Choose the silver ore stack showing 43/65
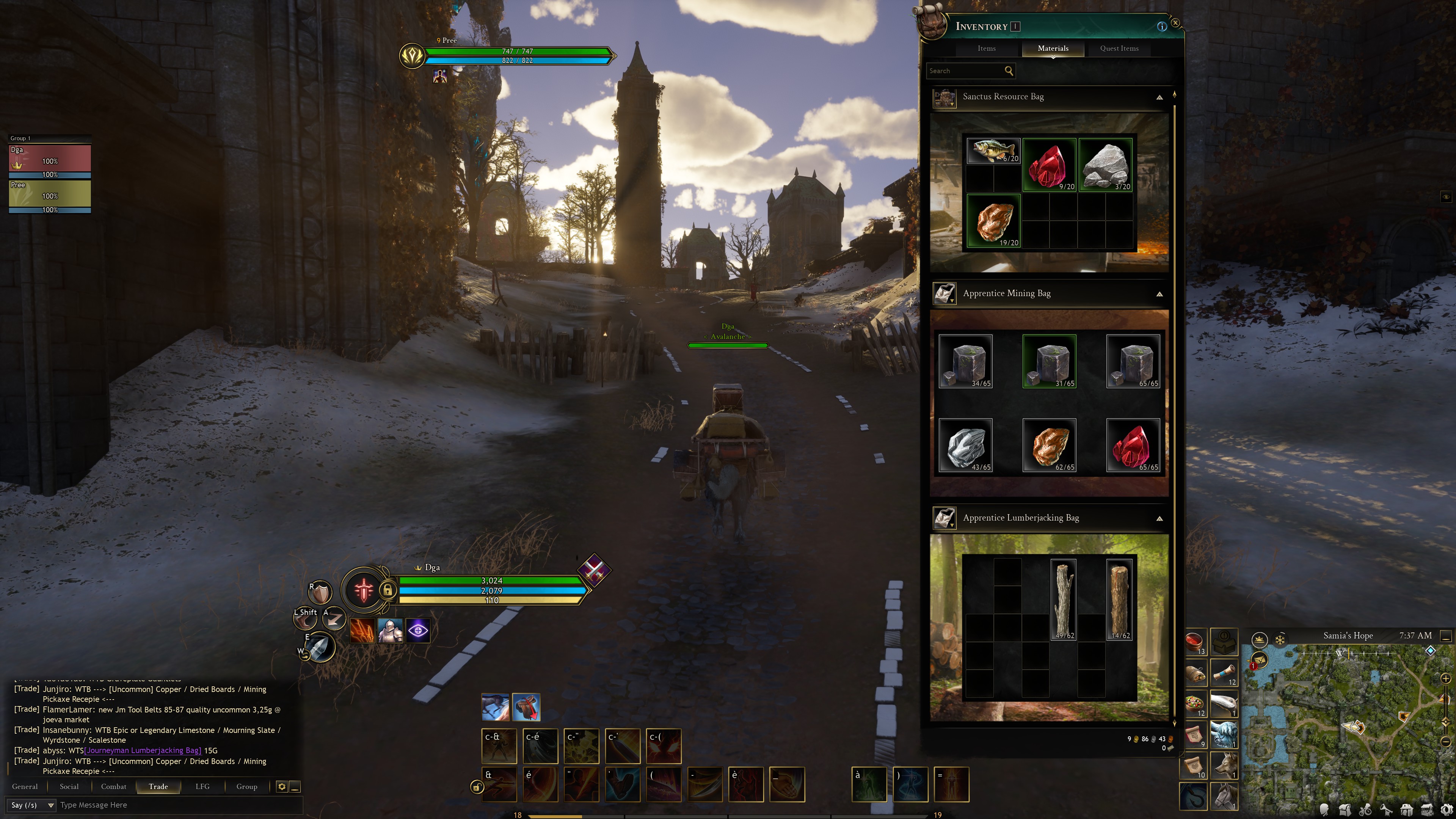 [x=965, y=445]
